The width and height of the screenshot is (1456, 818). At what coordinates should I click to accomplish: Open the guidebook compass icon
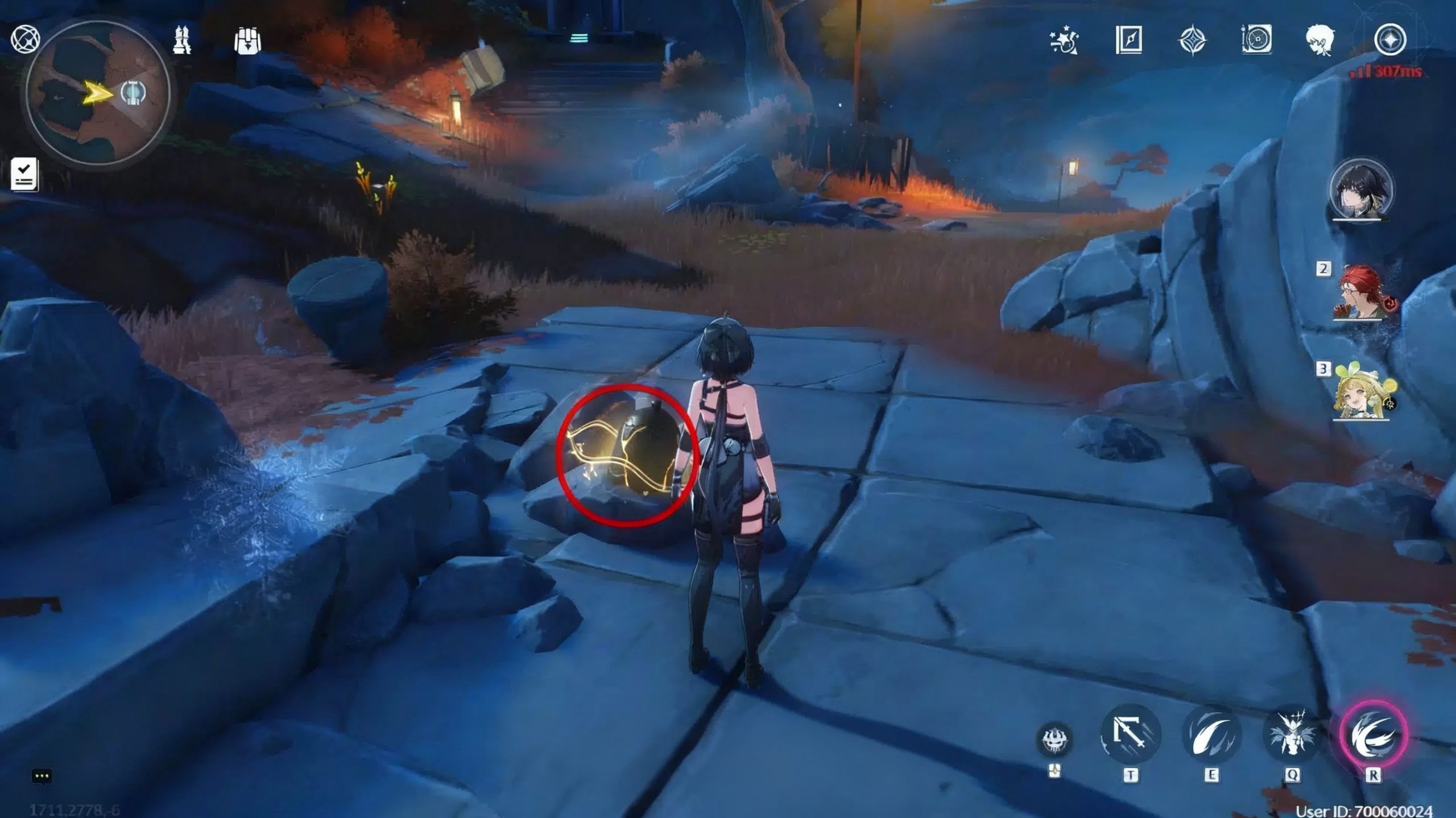point(1128,40)
